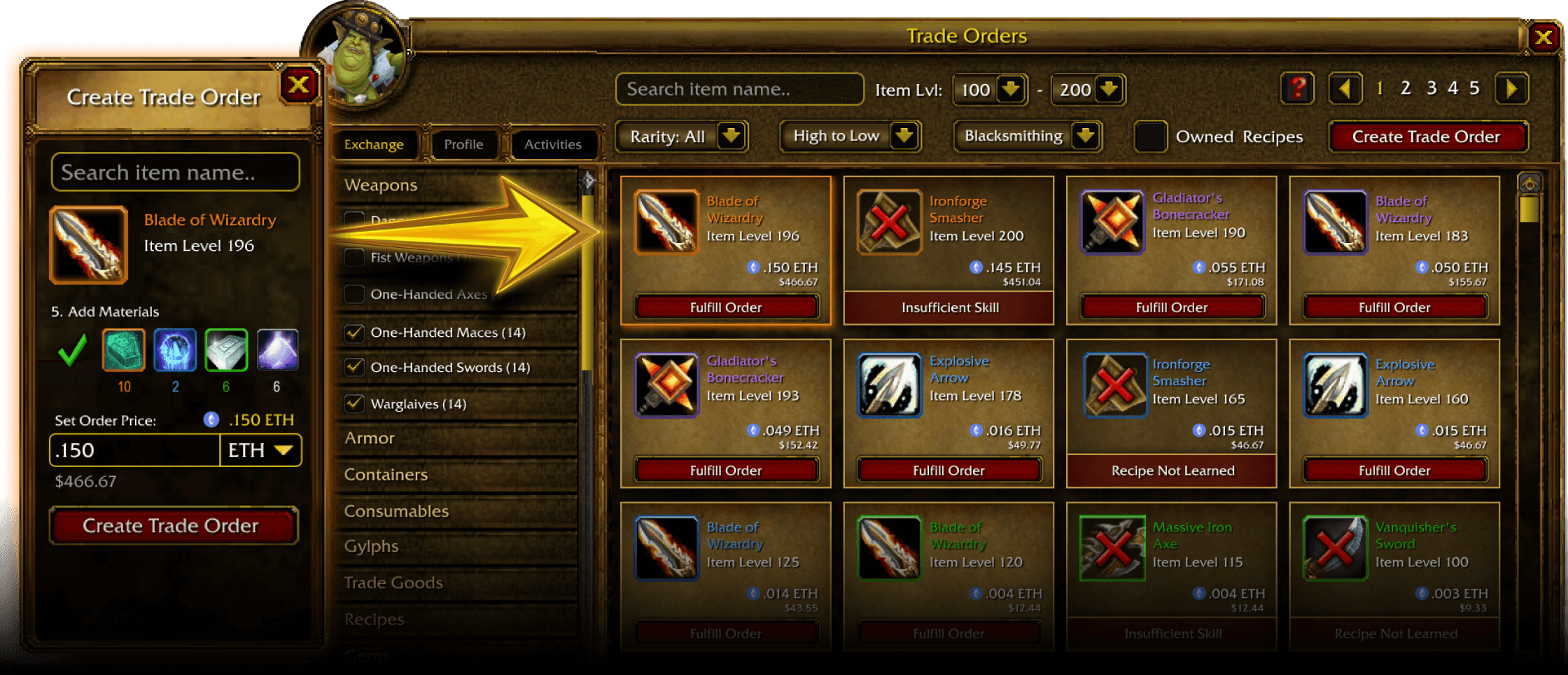
Task: Click the red Create Trade Order button in the top bar
Action: point(1426,137)
